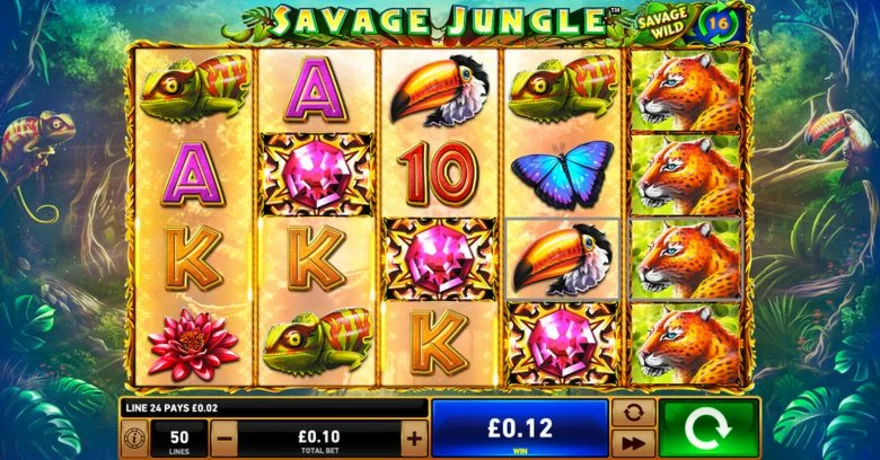Change the 50 lines setting
The image size is (880, 460).
180,437
